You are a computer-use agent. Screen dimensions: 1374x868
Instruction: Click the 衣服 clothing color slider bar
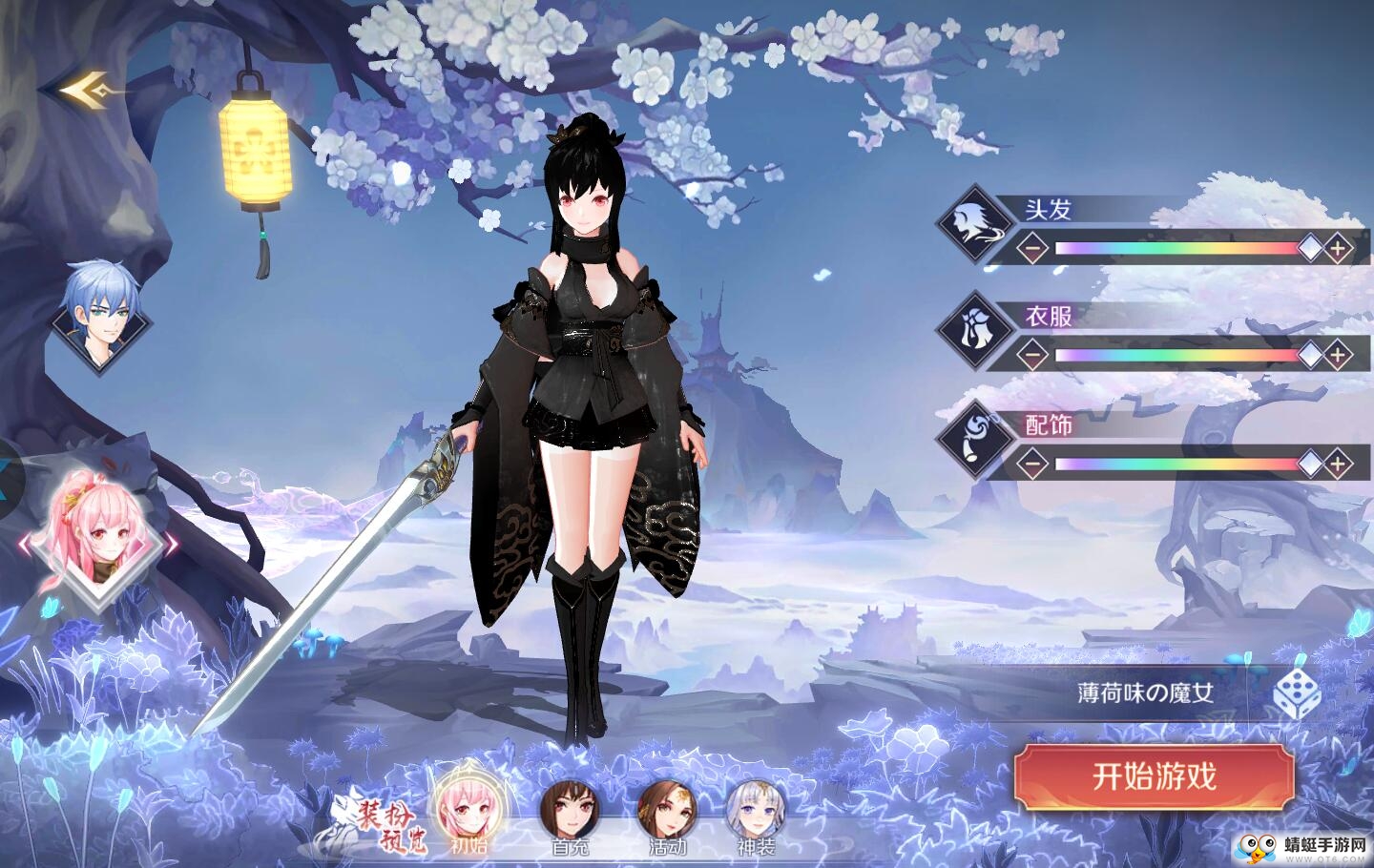click(x=1178, y=356)
